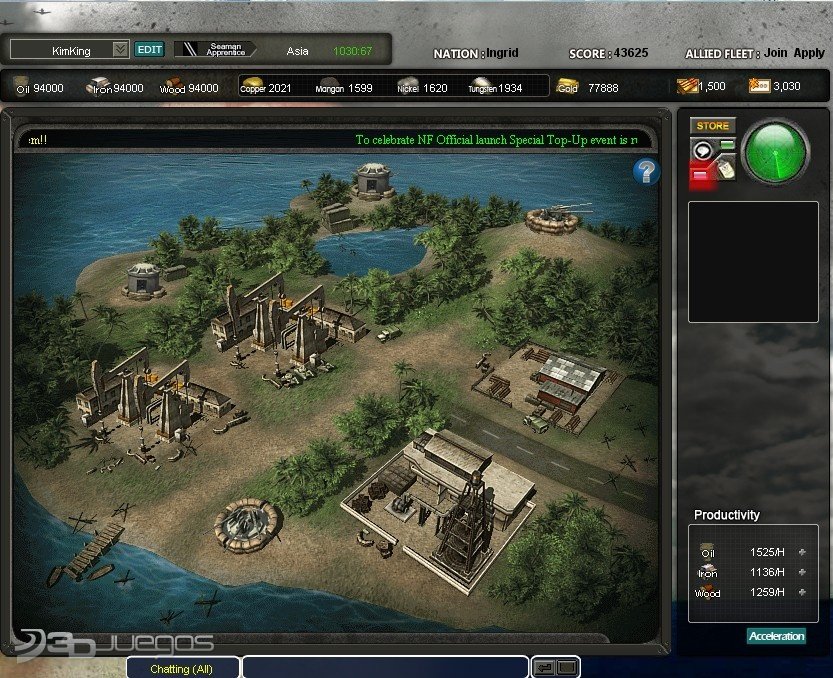Join an allied fleet
Viewport: 833px width, 678px height.
pyautogui.click(x=776, y=53)
